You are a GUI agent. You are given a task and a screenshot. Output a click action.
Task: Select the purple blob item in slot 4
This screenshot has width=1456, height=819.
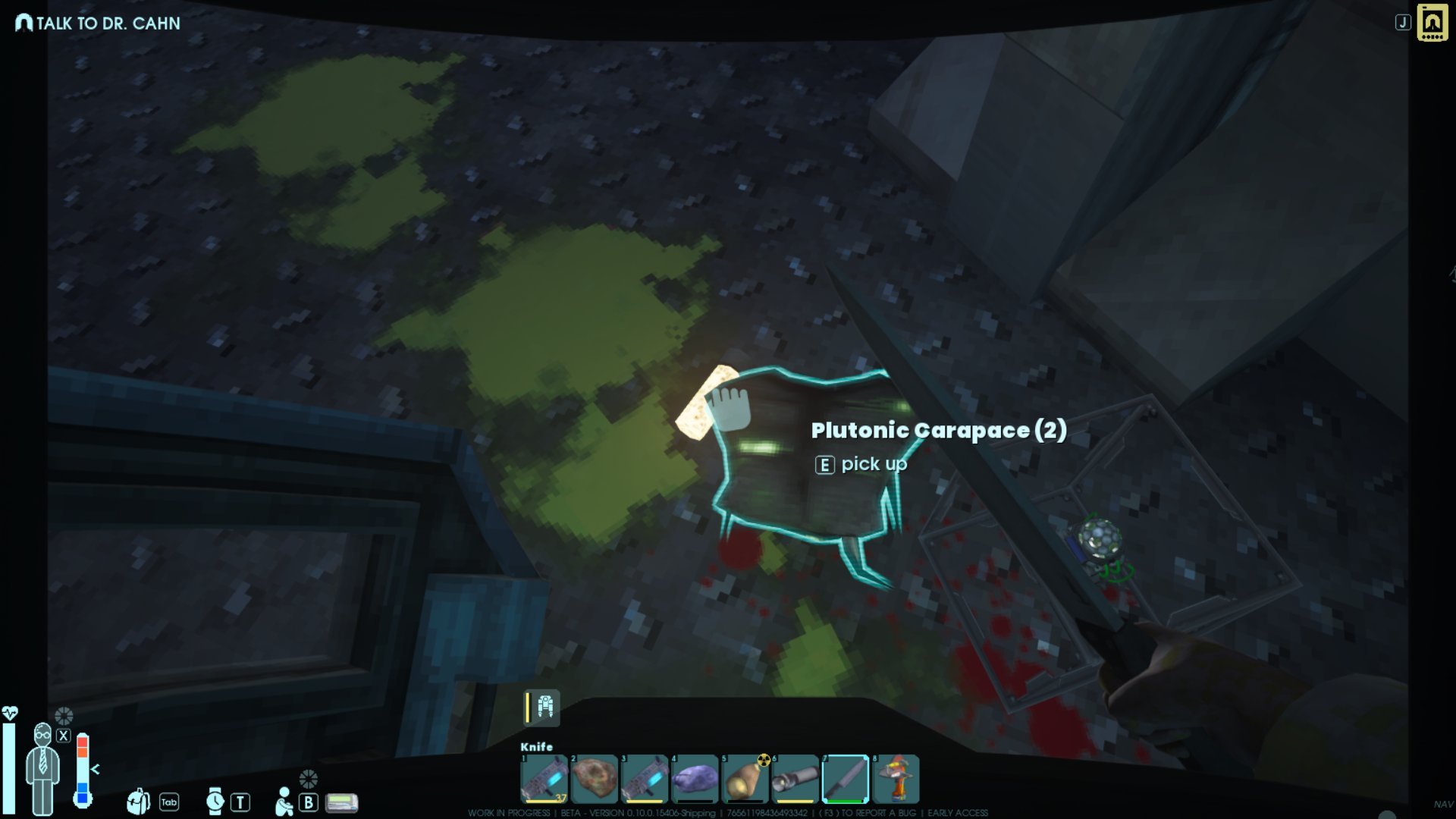click(x=695, y=778)
